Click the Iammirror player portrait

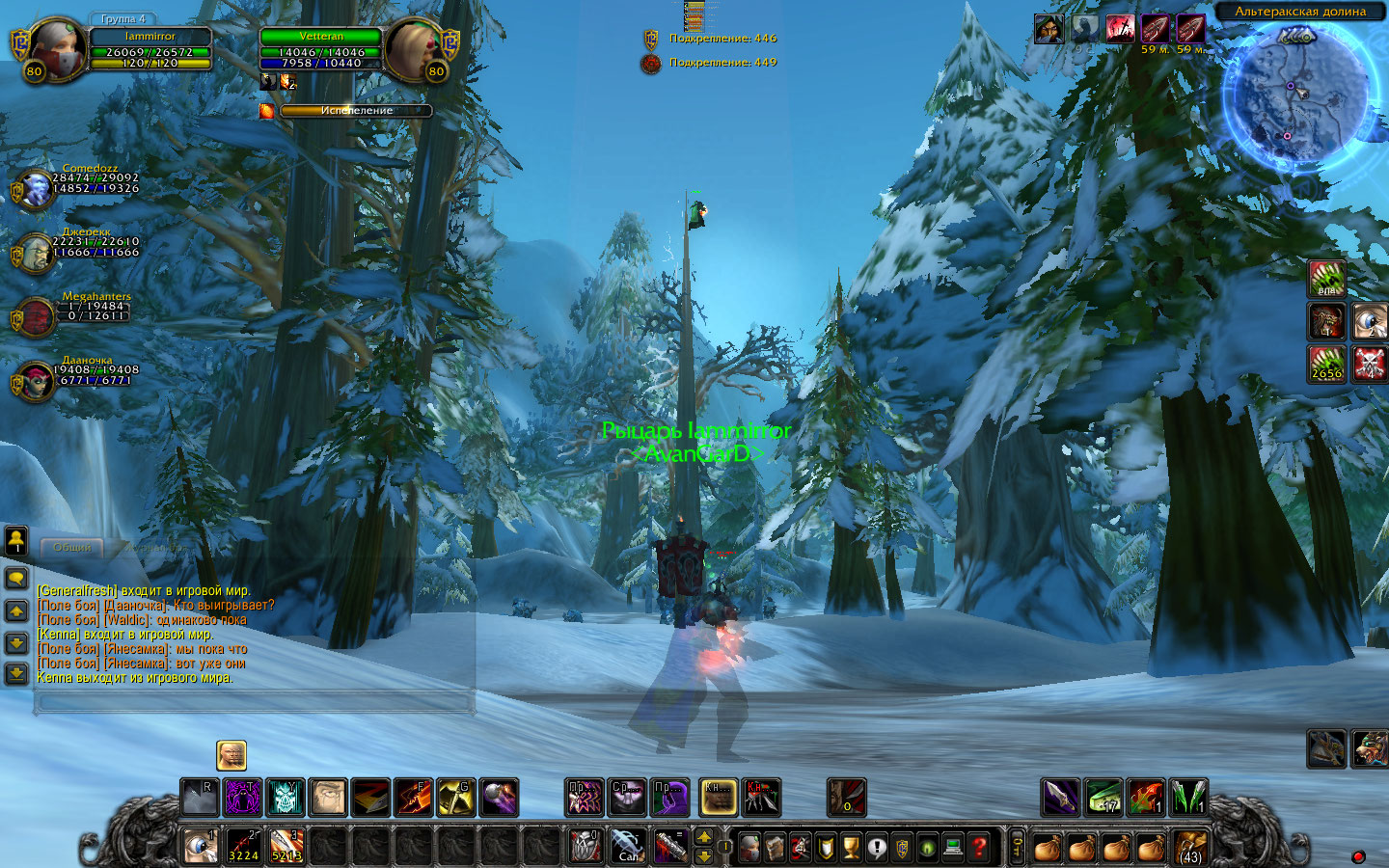point(55,50)
